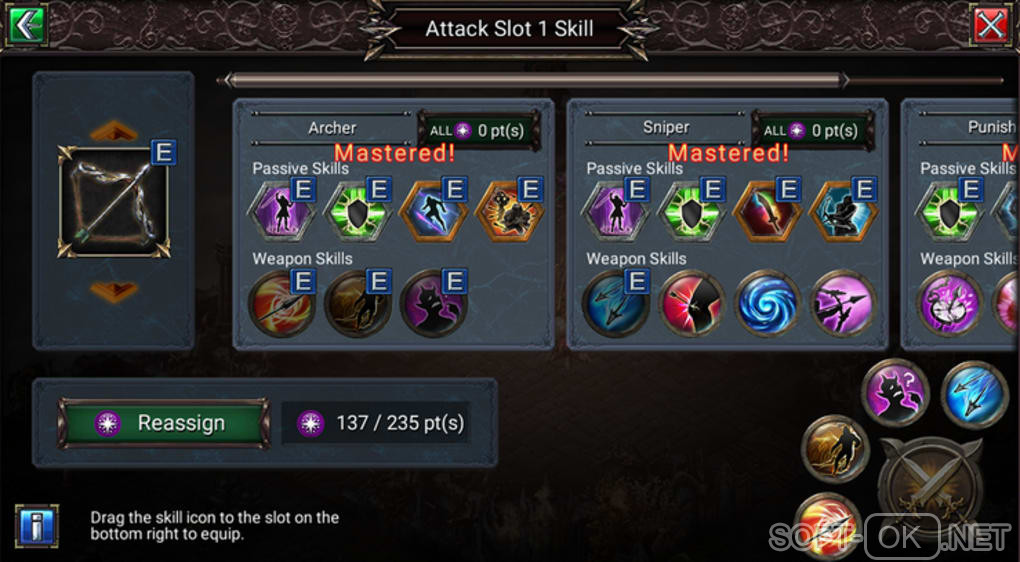1020x562 pixels.
Task: Switch to previous weapon with up arrow
Action: coord(113,131)
